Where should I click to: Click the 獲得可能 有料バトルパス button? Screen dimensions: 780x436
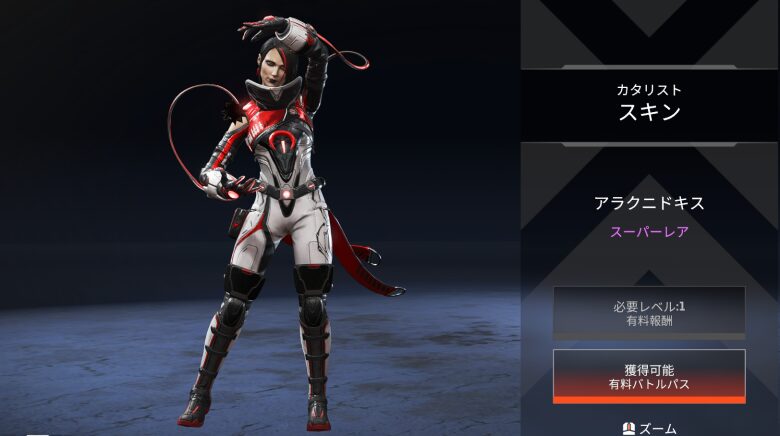coord(648,376)
